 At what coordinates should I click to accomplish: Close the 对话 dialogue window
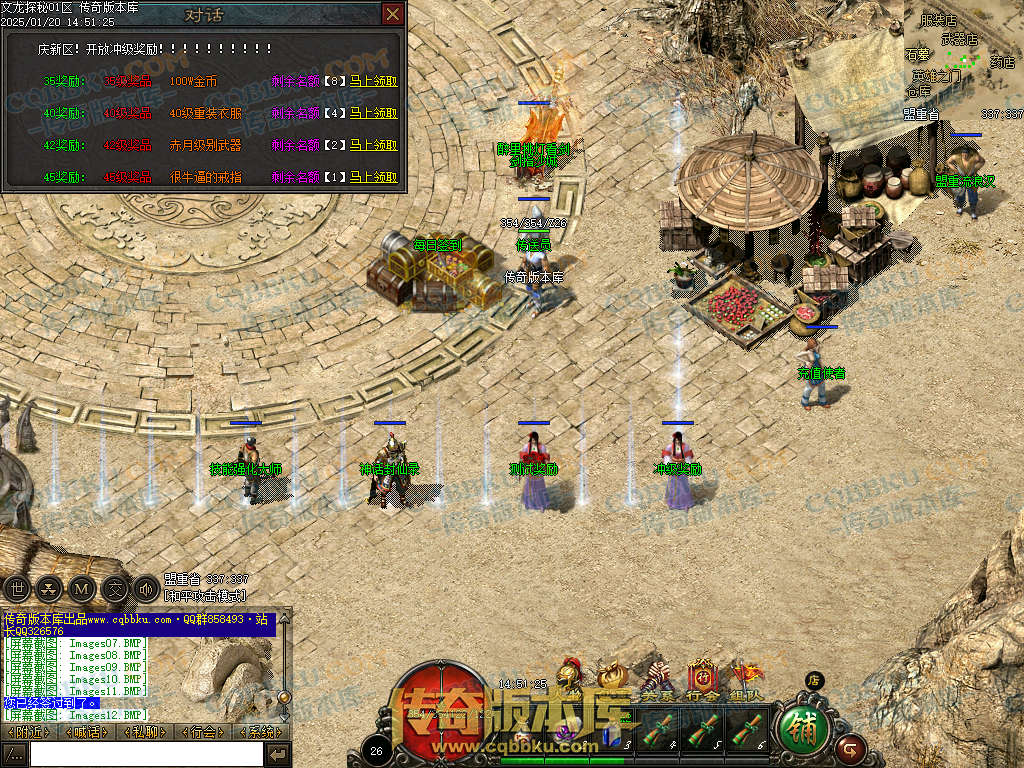[x=393, y=14]
